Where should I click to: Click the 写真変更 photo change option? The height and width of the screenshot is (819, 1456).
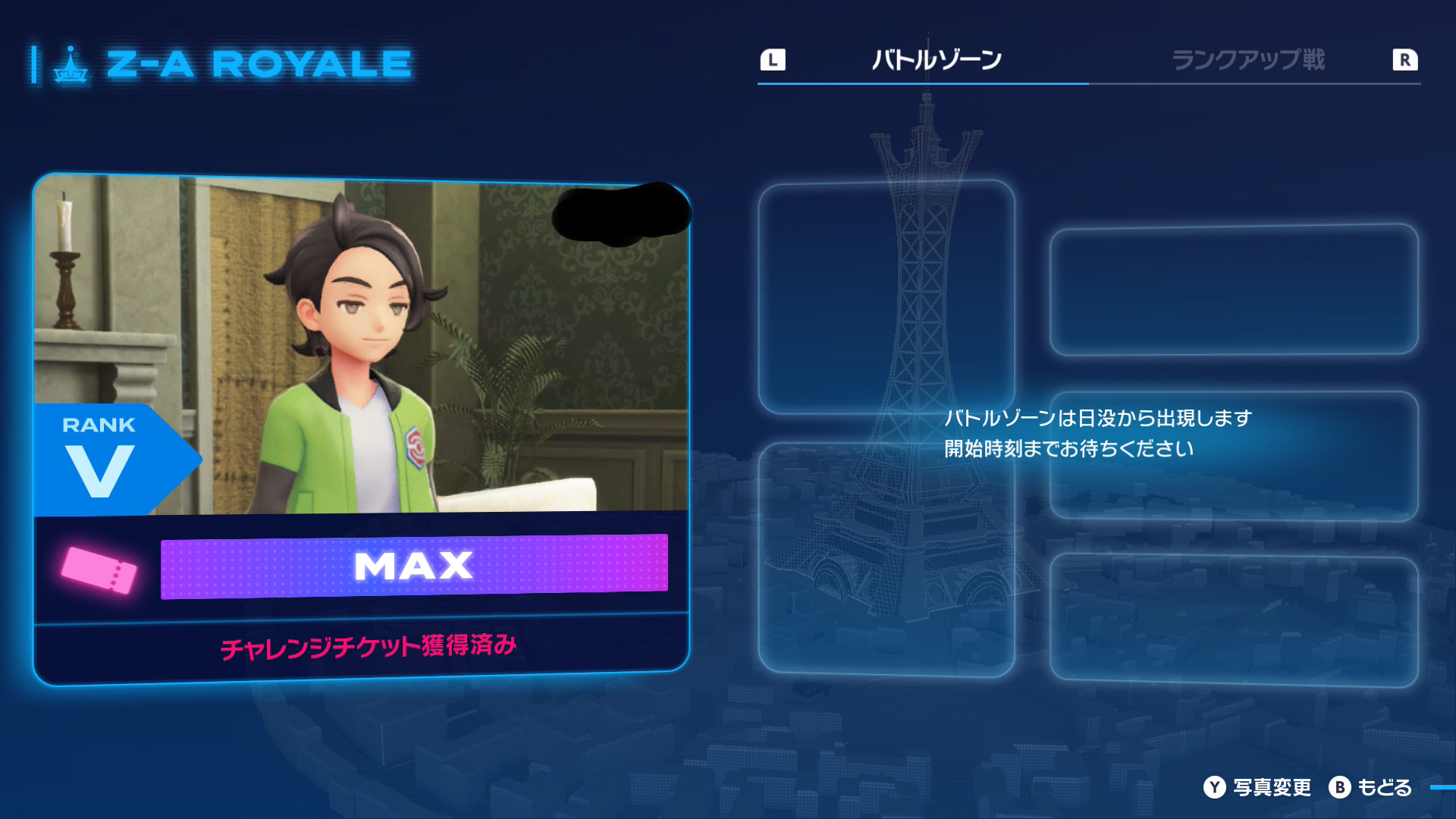[1257, 787]
